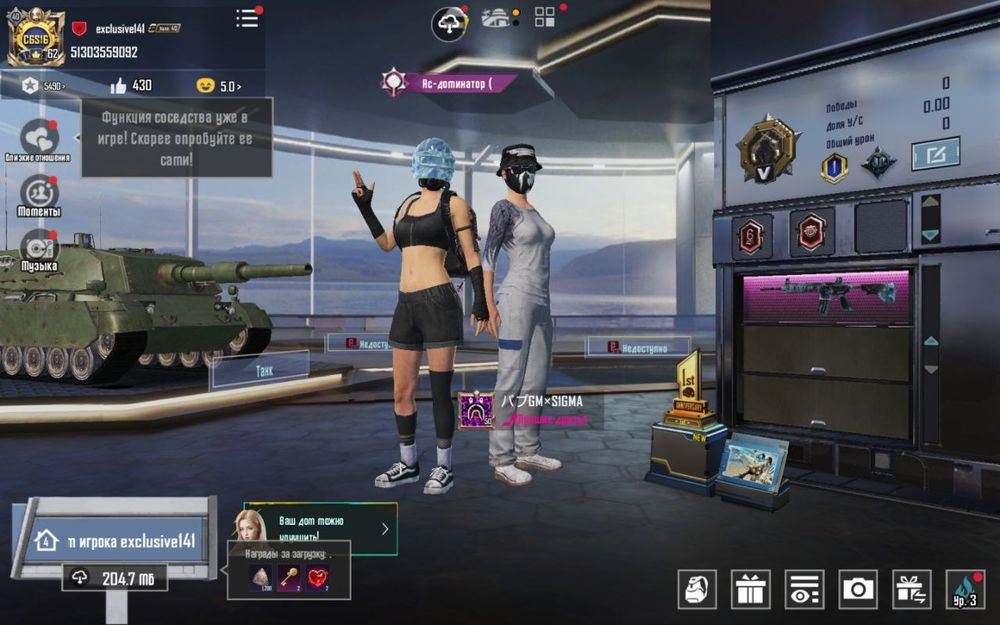The width and height of the screenshot is (1000, 625).
Task: Open the gift exchange icon with arrows
Action: click(x=911, y=589)
